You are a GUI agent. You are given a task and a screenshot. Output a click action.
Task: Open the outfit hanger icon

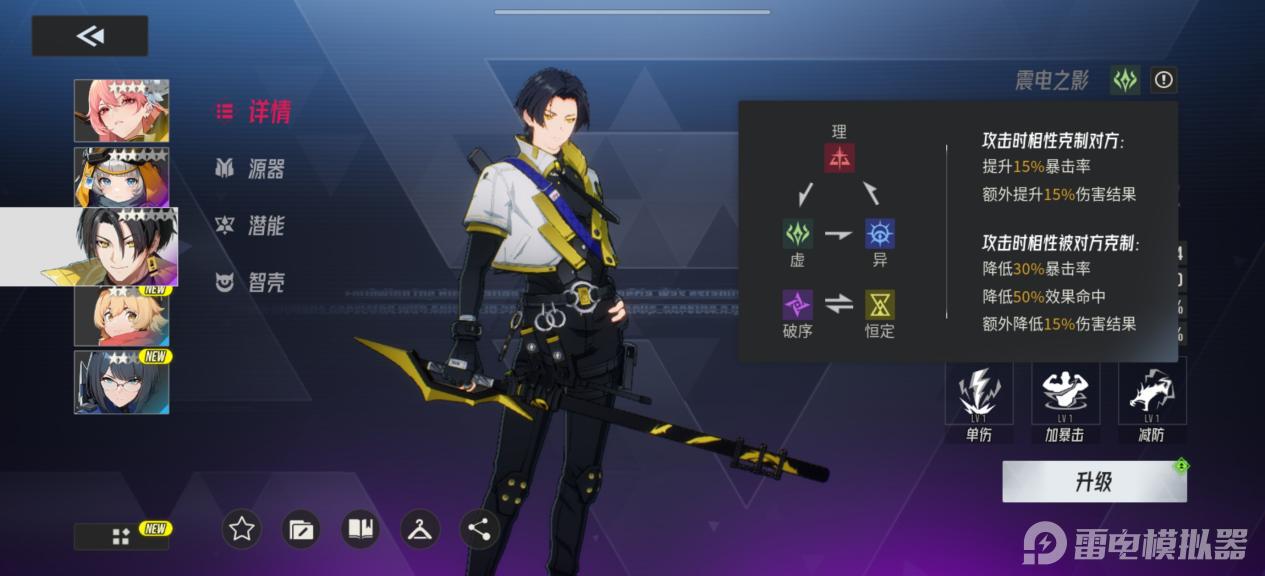pos(420,529)
